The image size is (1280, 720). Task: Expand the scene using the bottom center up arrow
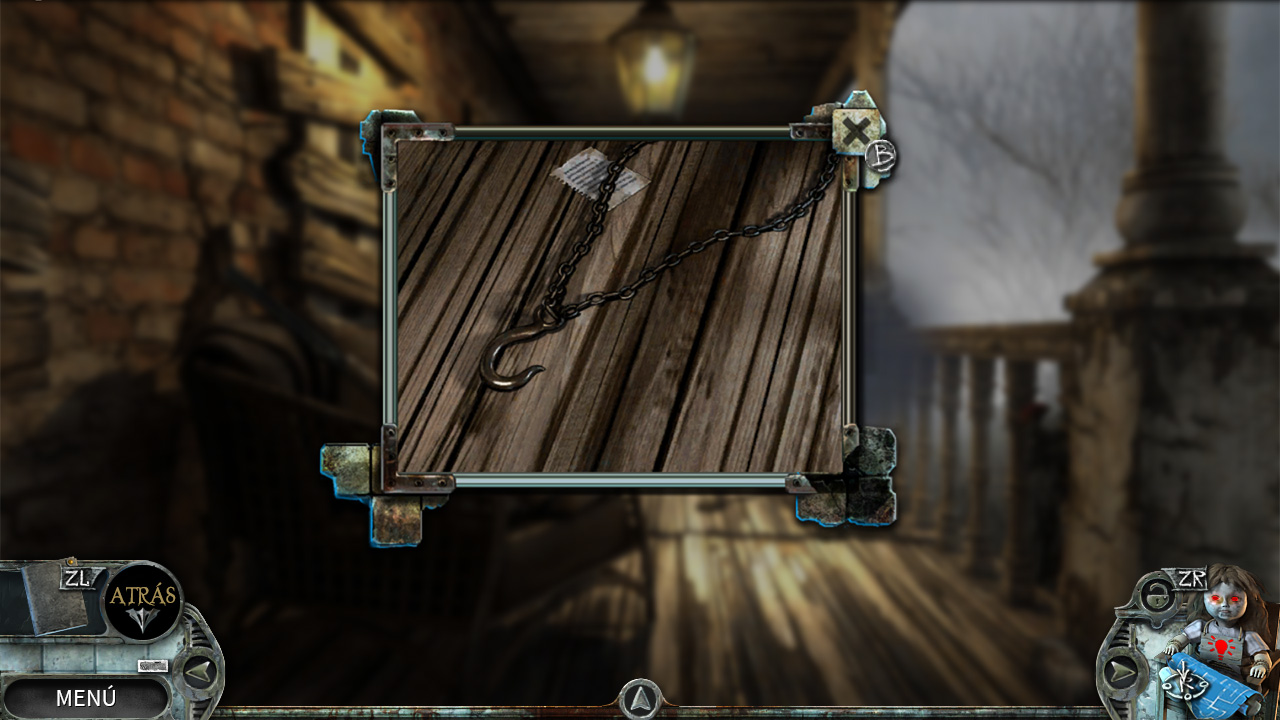tap(640, 700)
